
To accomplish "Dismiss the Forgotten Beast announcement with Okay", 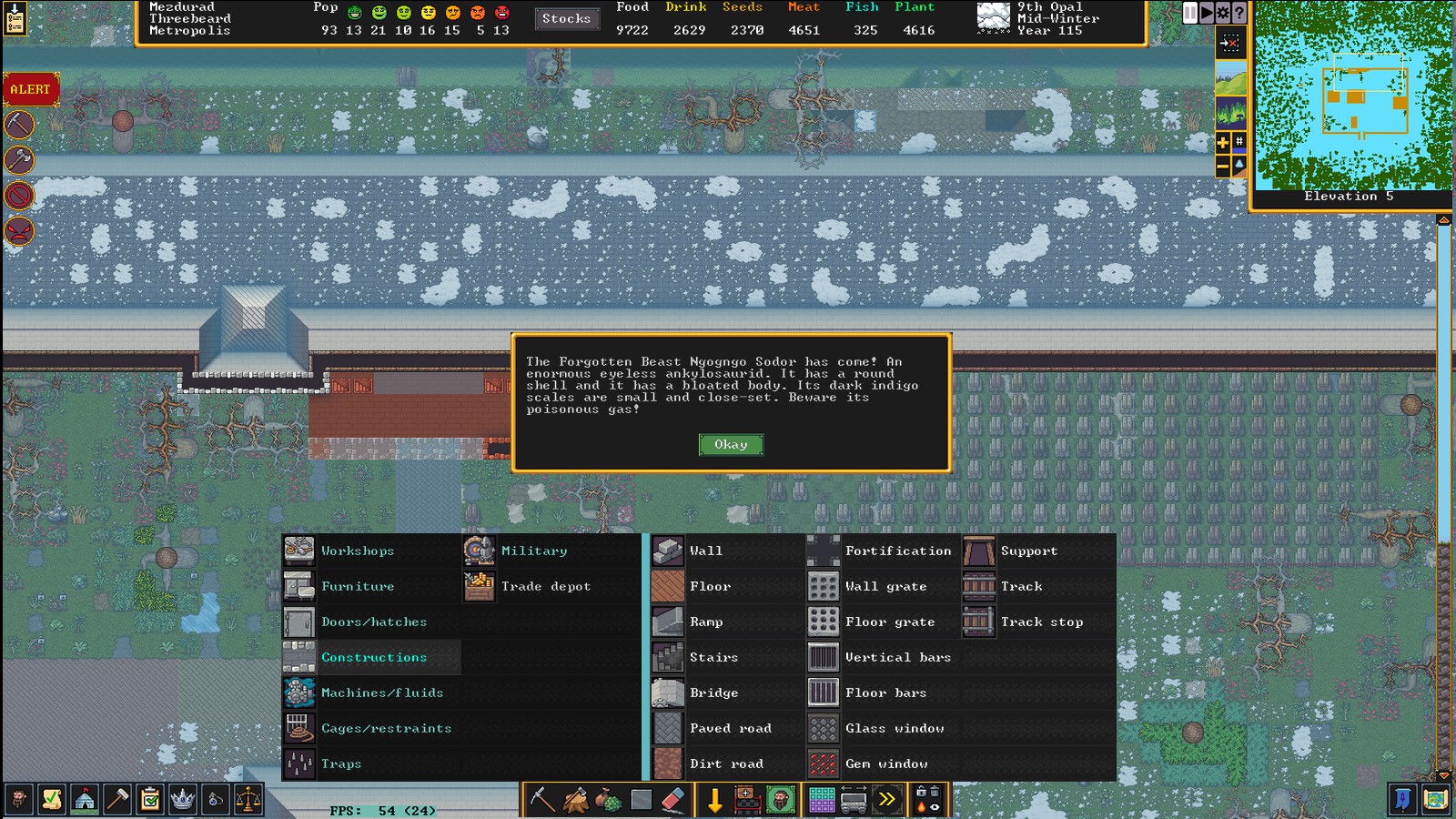I will pyautogui.click(x=731, y=444).
